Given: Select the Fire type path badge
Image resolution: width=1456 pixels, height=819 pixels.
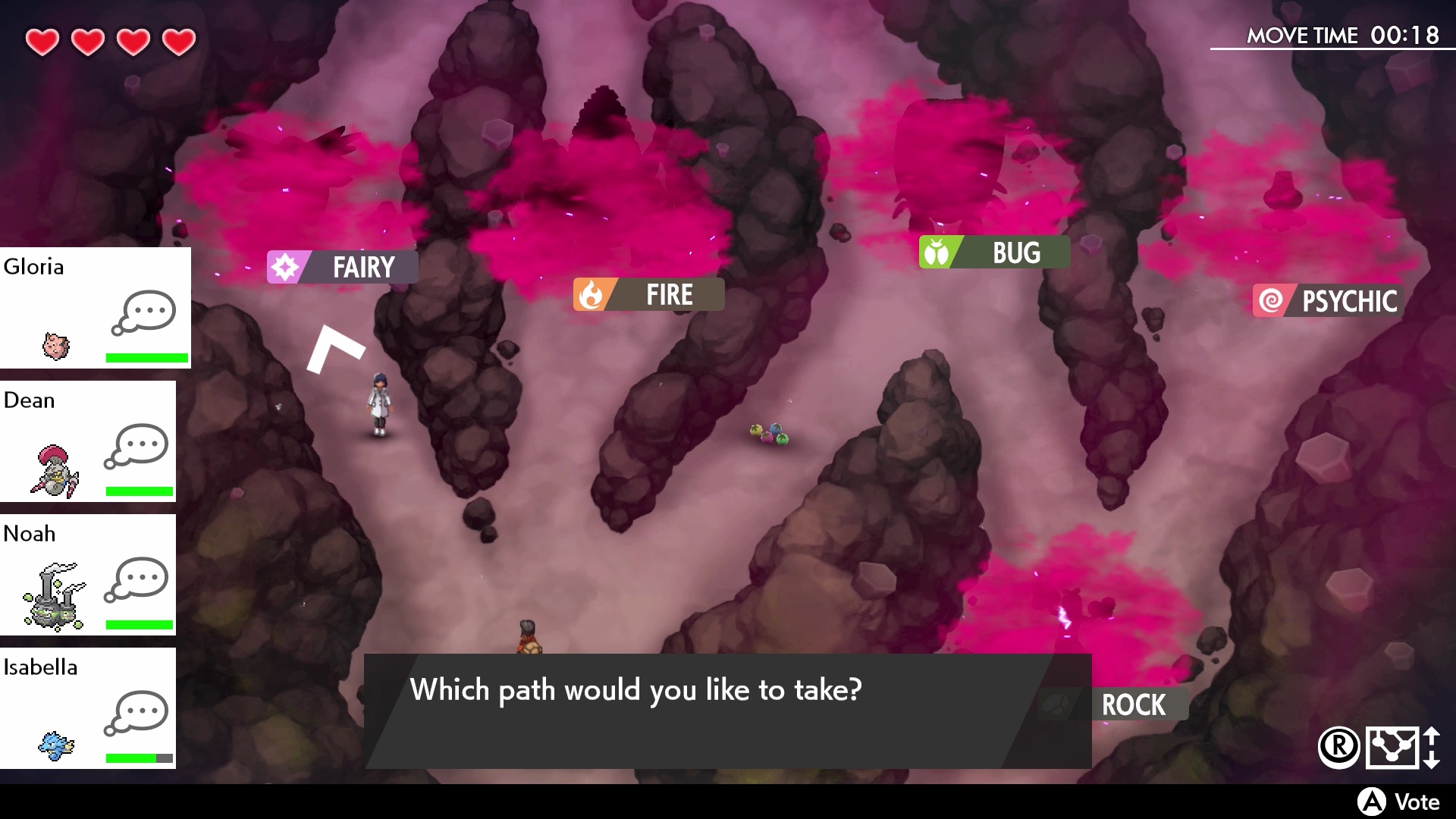Looking at the screenshot, I should 648,295.
